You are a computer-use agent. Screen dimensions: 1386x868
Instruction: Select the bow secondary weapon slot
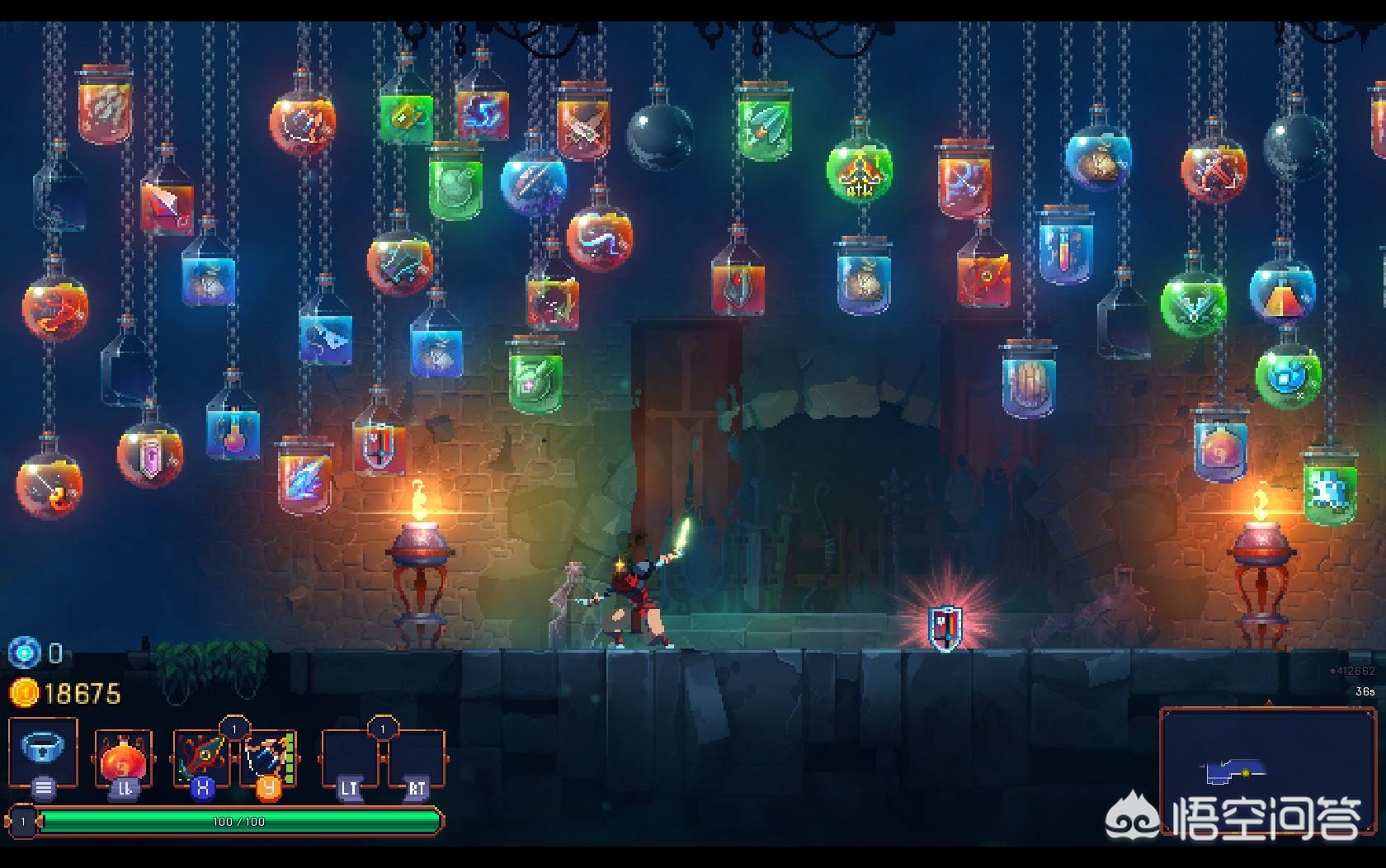click(269, 756)
